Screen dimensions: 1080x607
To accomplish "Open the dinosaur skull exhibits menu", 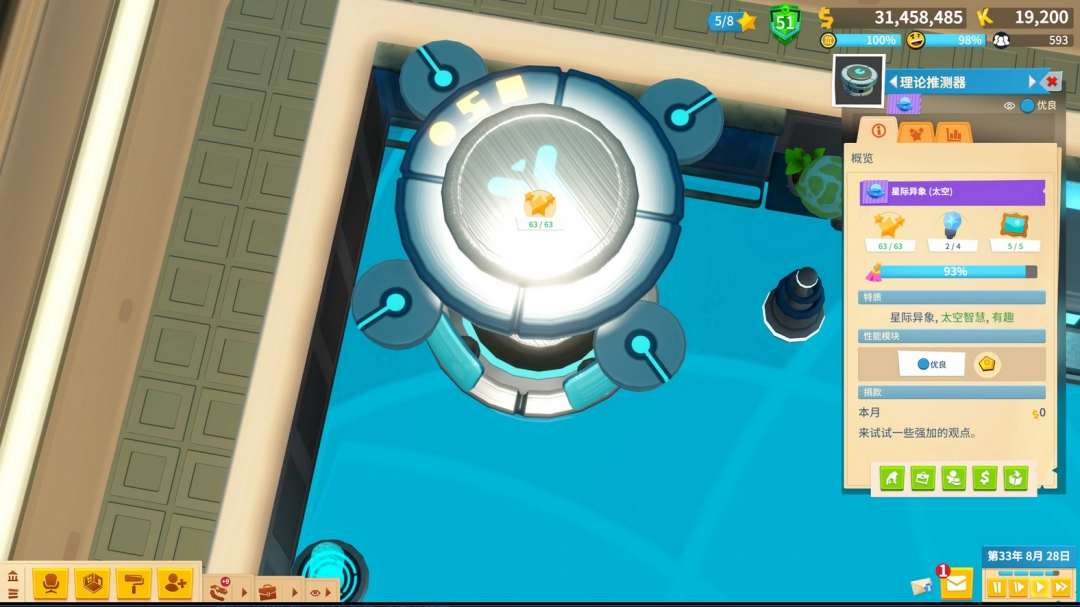I will point(220,590).
